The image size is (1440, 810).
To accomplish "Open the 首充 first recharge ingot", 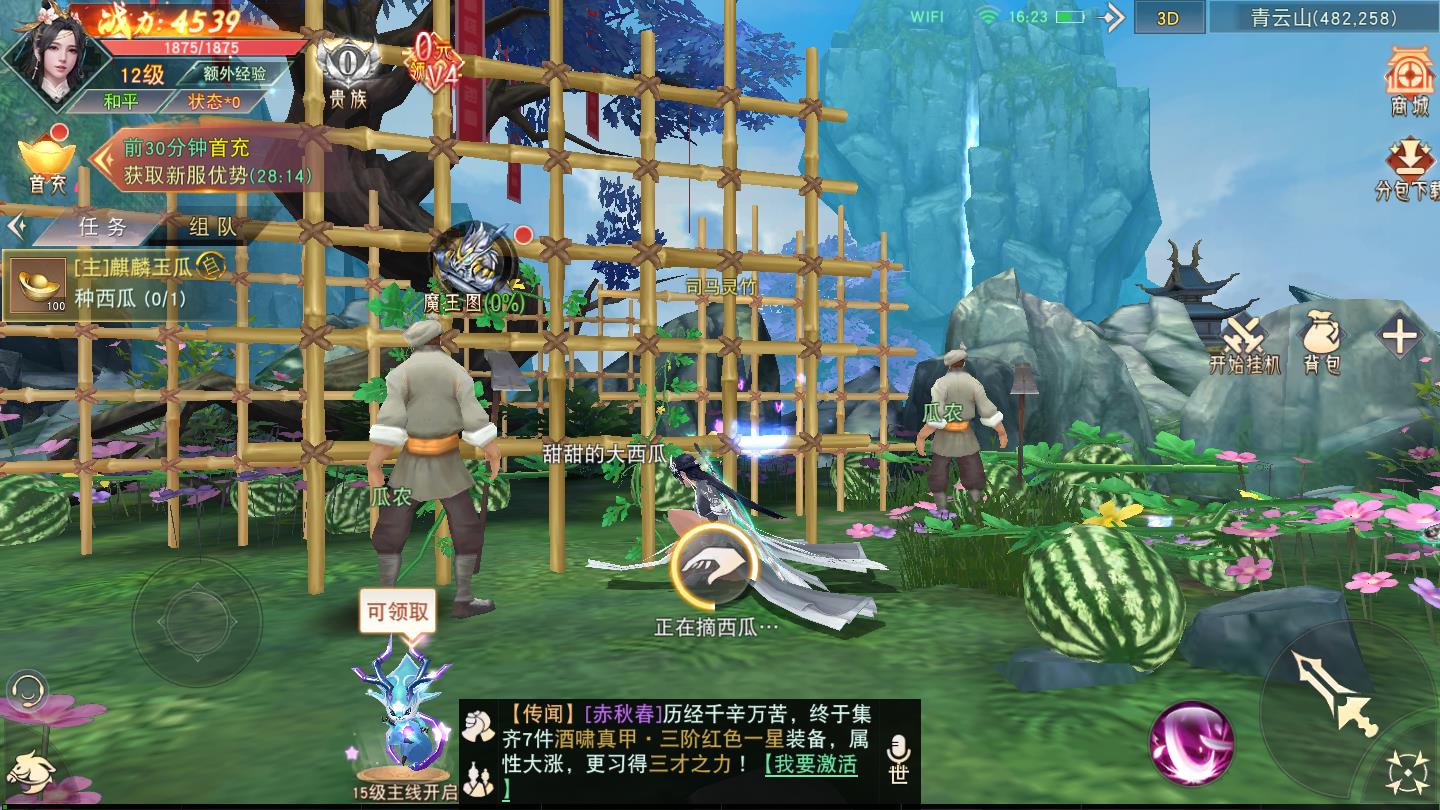I will (x=46, y=163).
